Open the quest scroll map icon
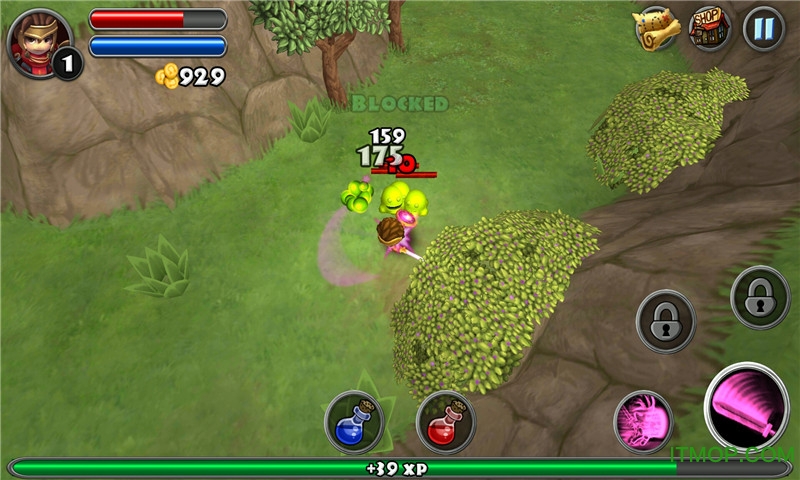 pyautogui.click(x=656, y=28)
